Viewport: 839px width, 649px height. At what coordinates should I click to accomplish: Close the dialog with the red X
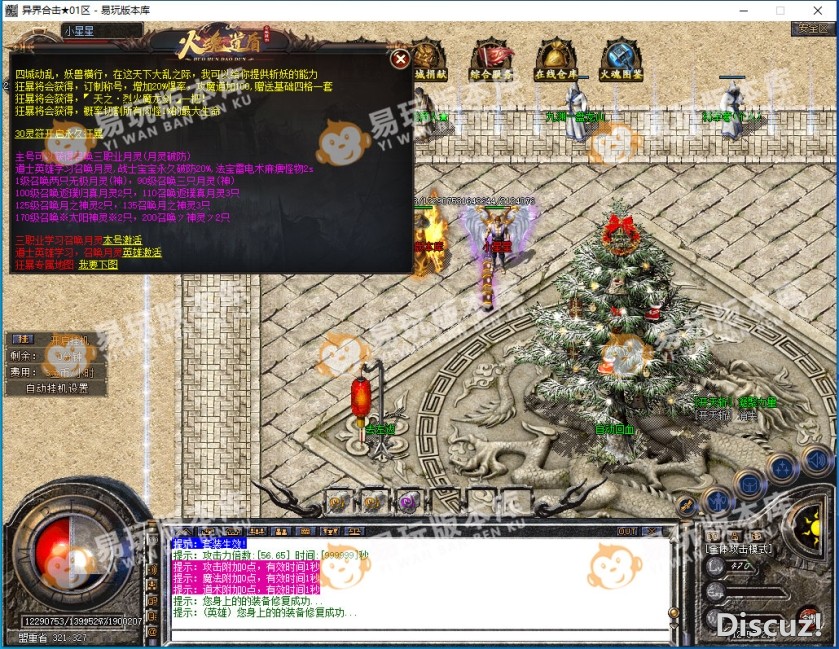pyautogui.click(x=400, y=59)
